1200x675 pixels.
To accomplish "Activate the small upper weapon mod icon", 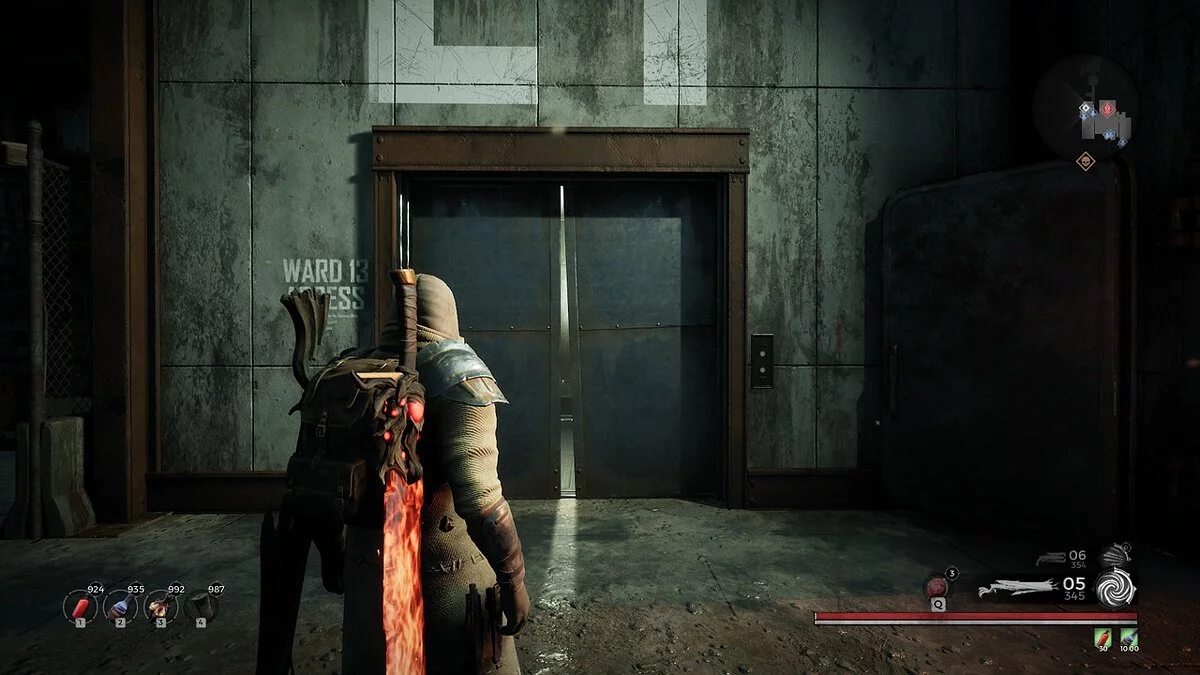I will 1115,556.
